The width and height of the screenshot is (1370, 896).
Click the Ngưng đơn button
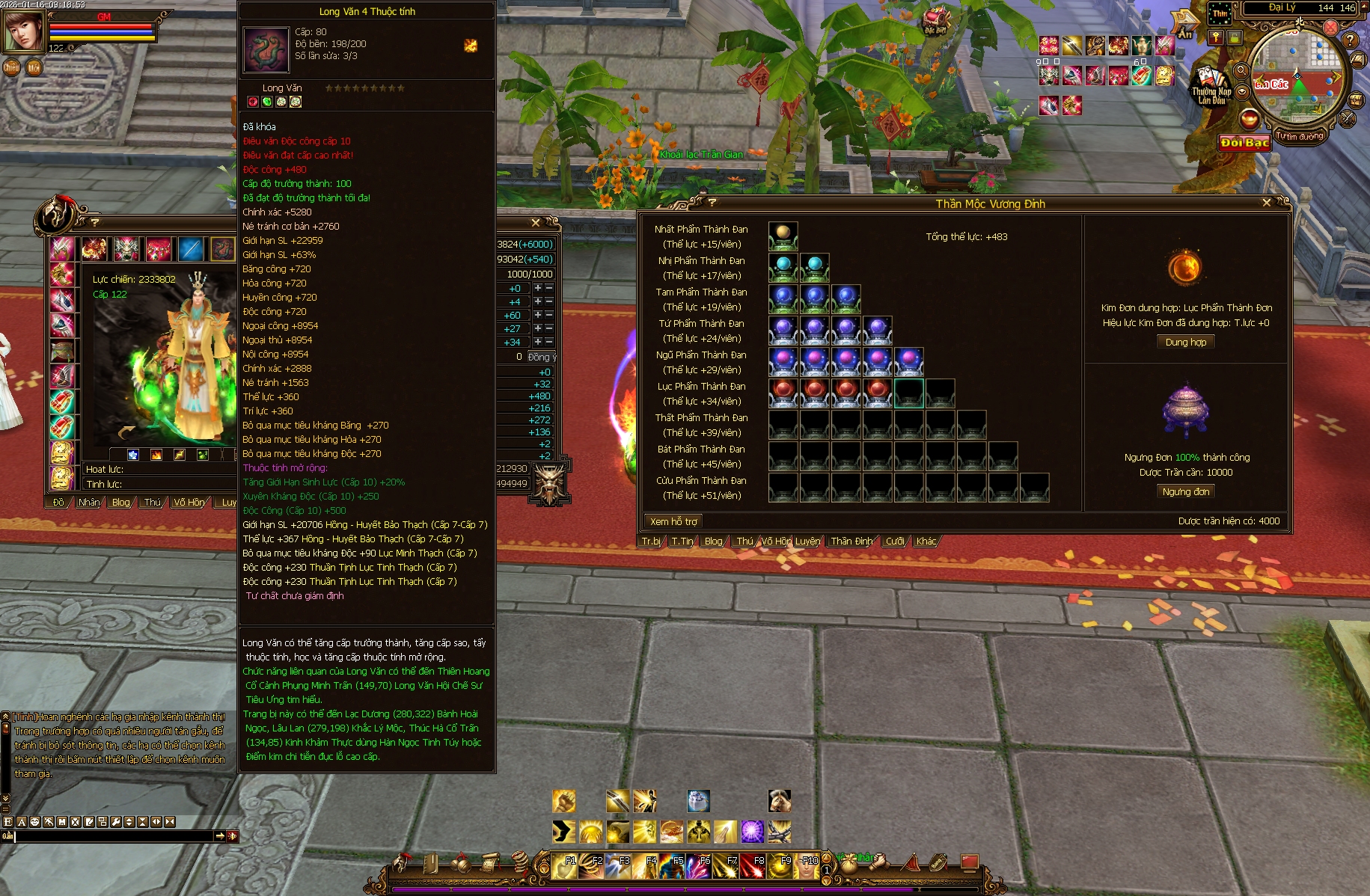(1186, 491)
